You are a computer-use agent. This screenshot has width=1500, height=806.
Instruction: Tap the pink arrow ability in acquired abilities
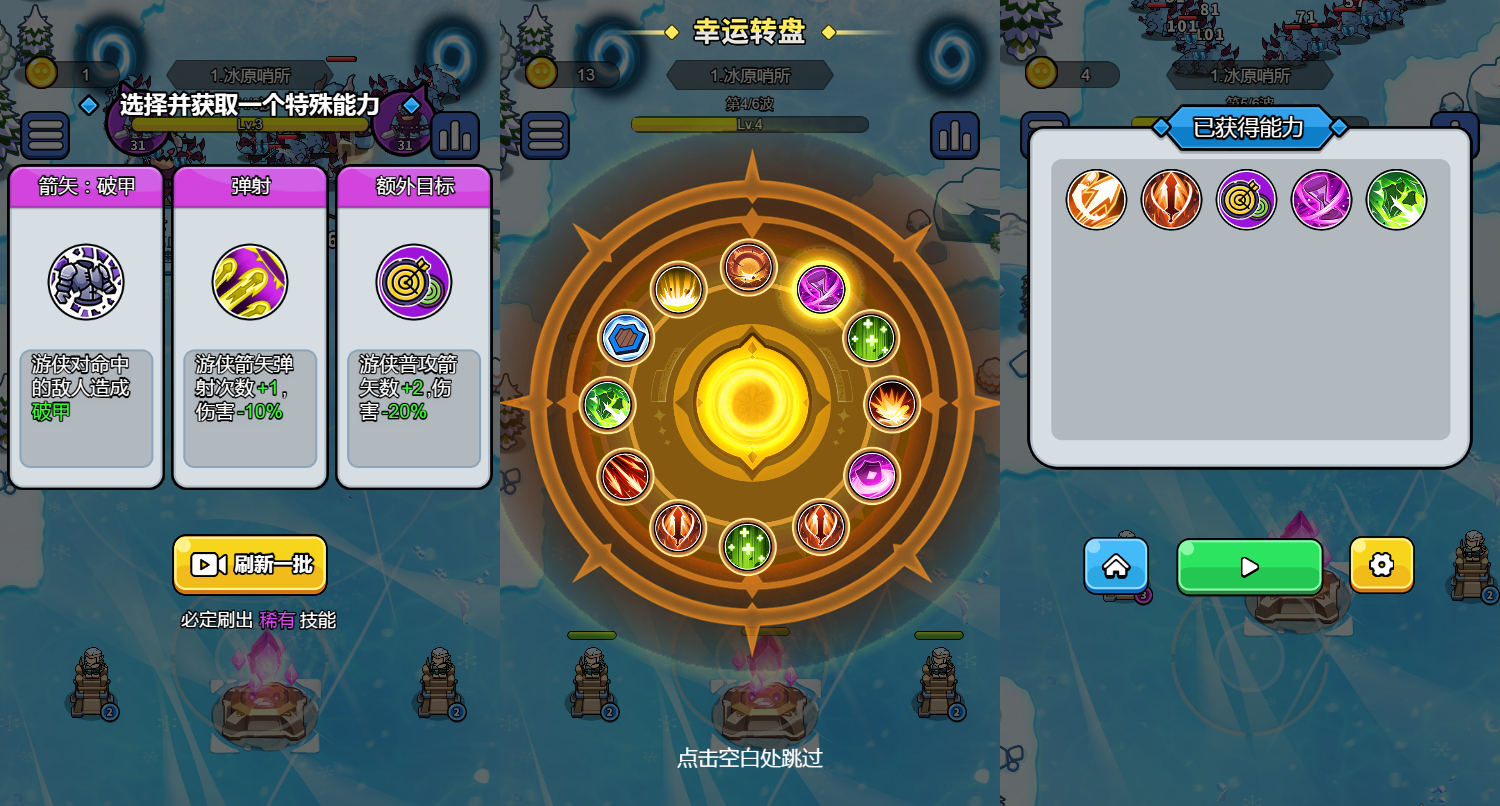pos(1322,199)
